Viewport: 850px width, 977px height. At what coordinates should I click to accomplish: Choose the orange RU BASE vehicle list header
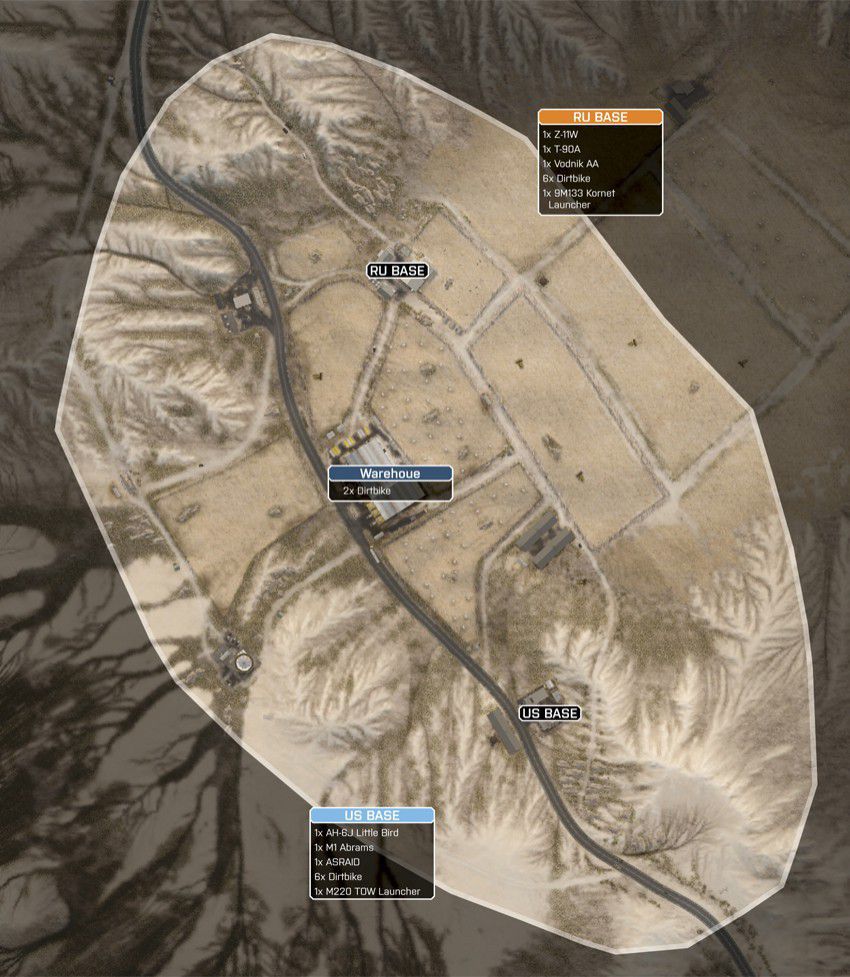600,117
